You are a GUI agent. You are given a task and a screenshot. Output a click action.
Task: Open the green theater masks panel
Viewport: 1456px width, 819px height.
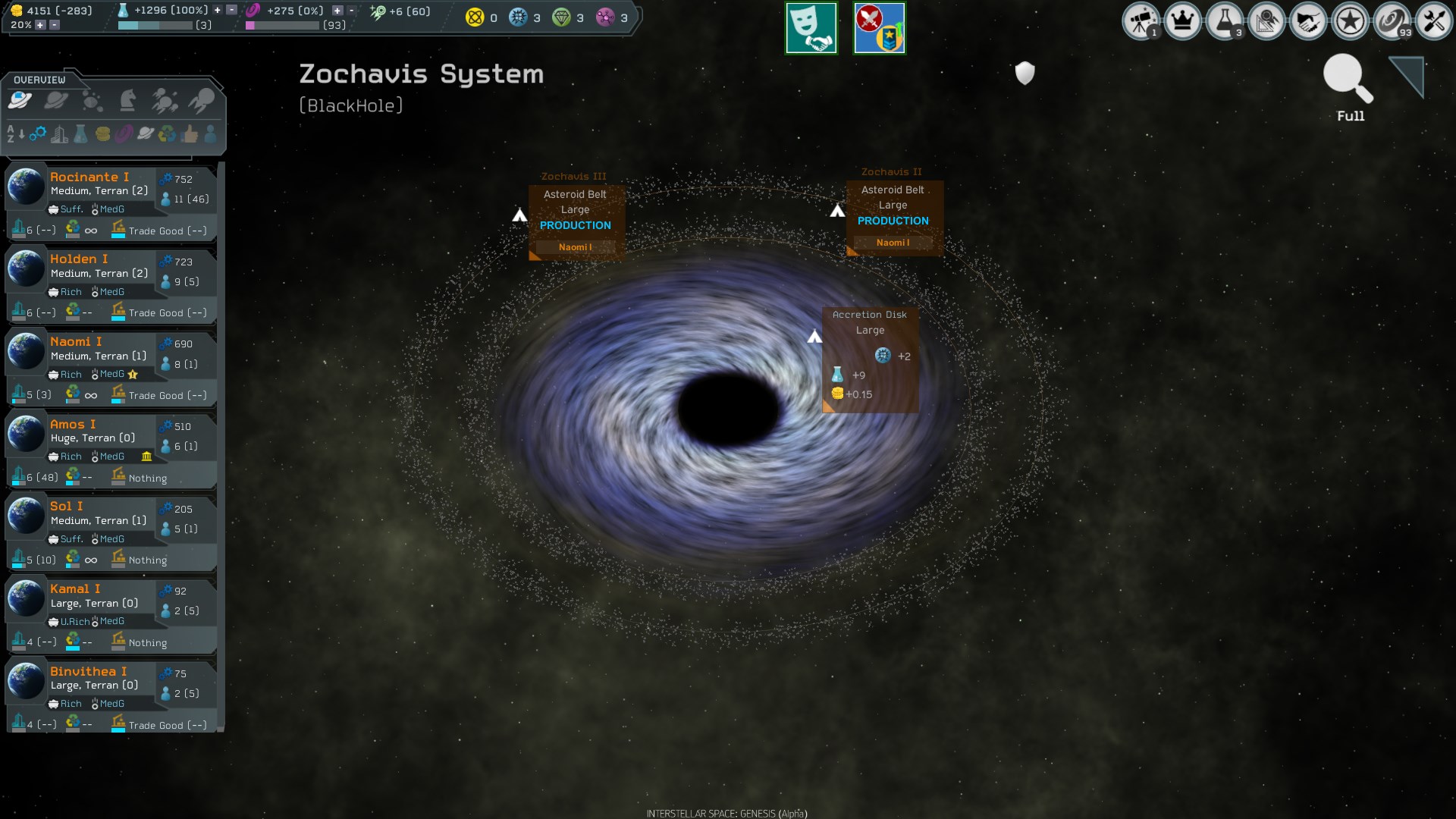[811, 27]
